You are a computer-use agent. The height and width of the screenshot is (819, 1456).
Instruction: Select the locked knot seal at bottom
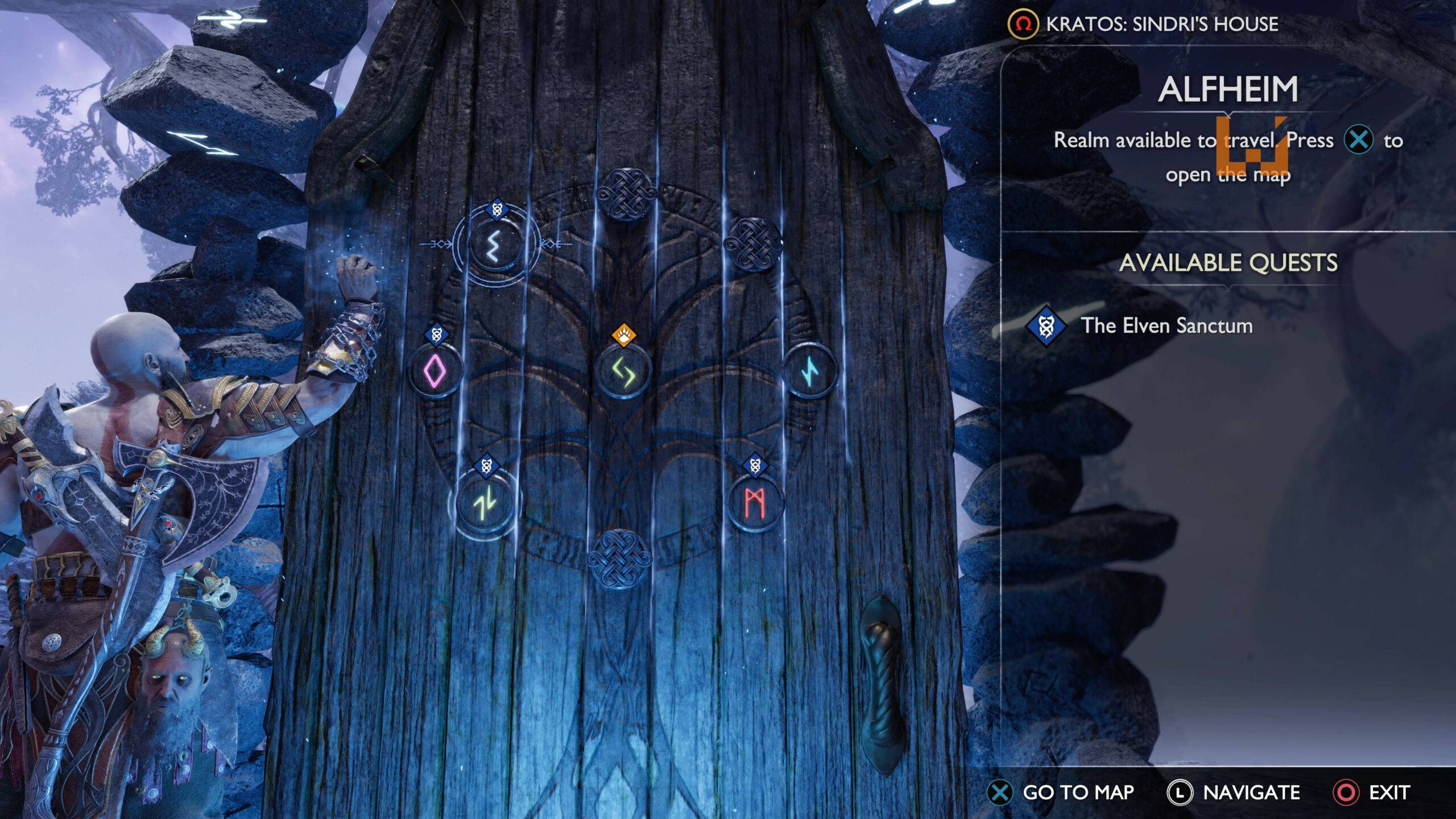point(619,557)
